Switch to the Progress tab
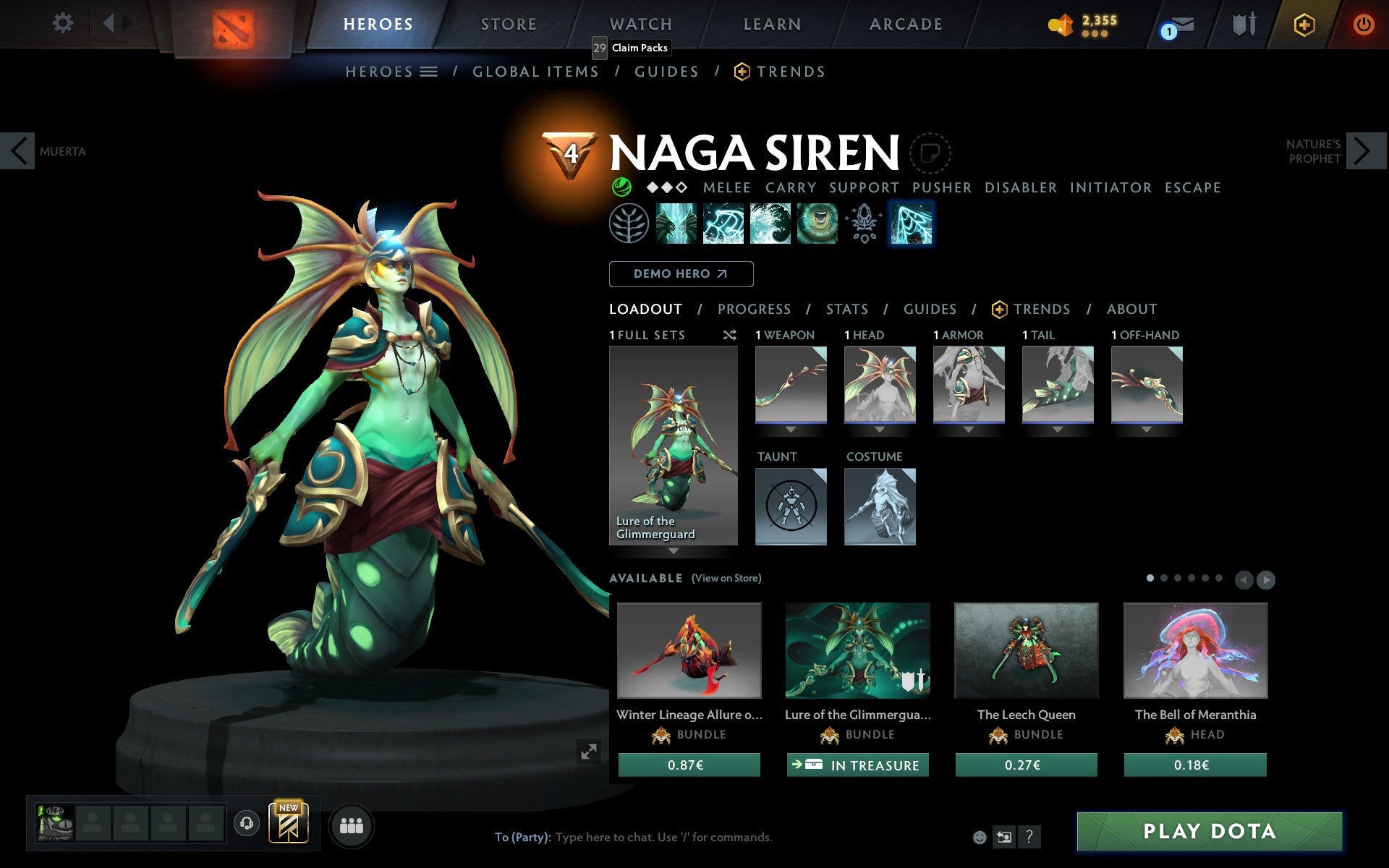The image size is (1389, 868). (754, 309)
